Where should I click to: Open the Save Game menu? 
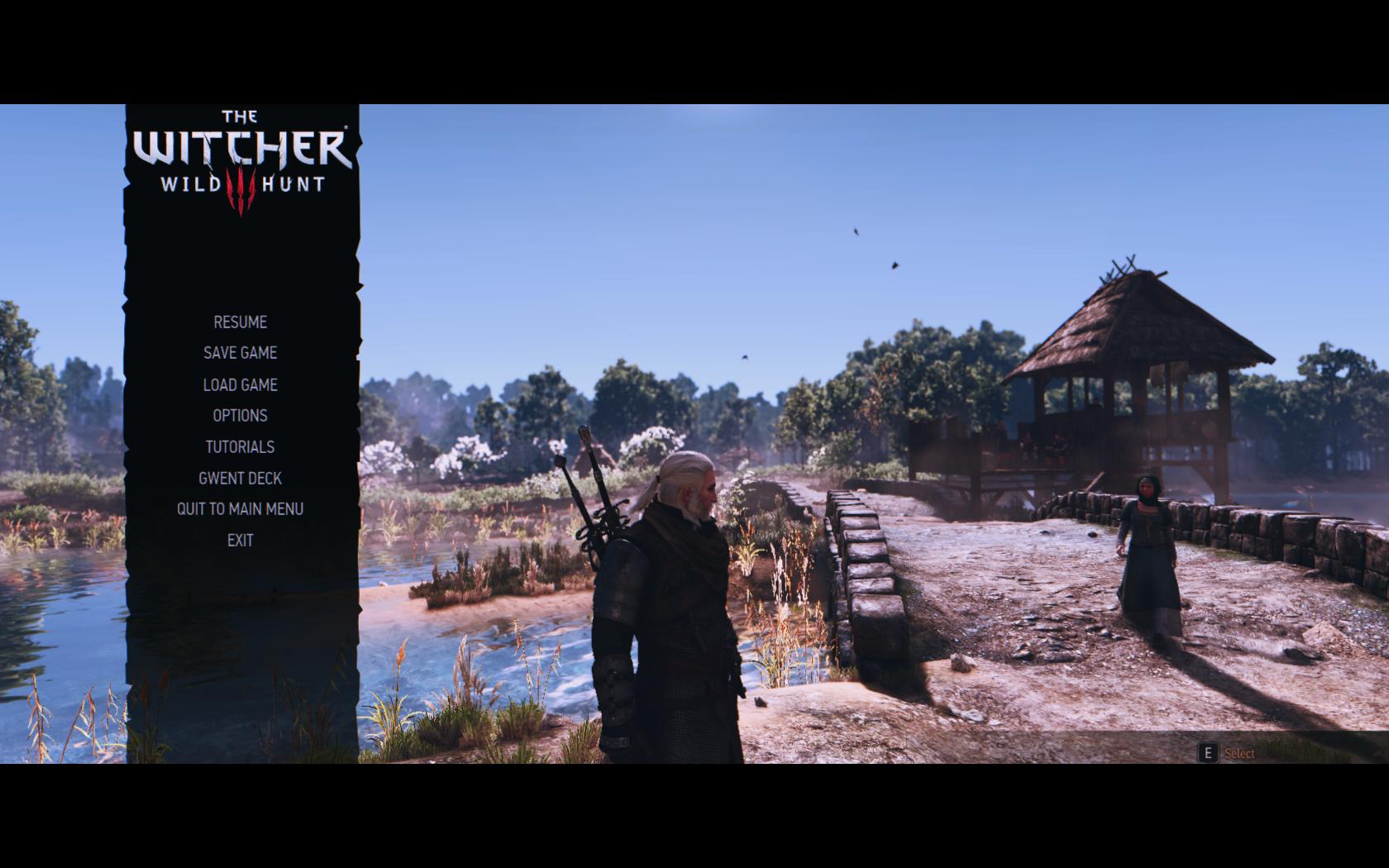point(240,353)
